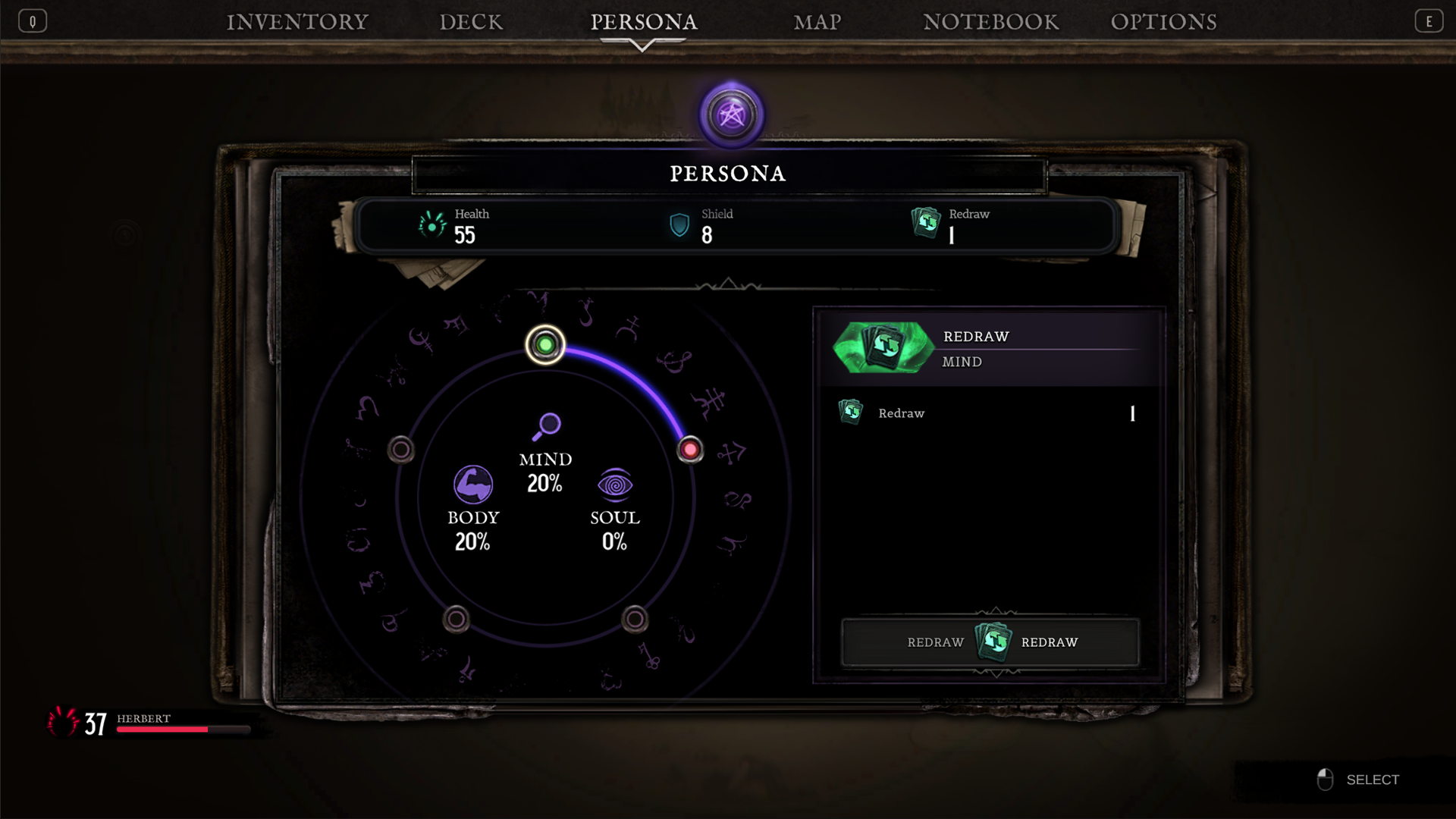Click the Redraw cards icon in the stats bar
Image resolution: width=1456 pixels, height=819 pixels.
[927, 224]
